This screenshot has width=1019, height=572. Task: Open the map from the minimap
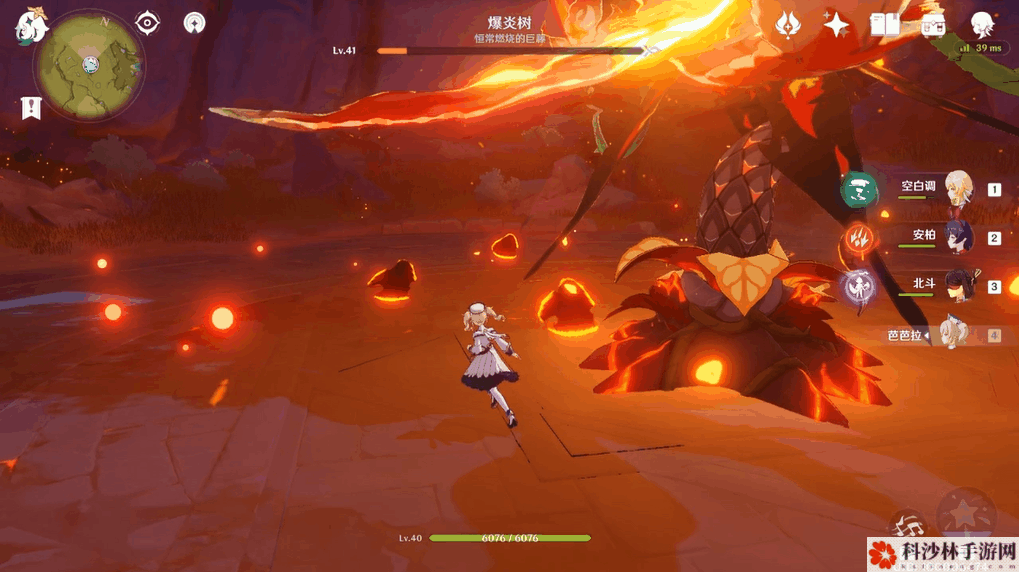pos(91,65)
